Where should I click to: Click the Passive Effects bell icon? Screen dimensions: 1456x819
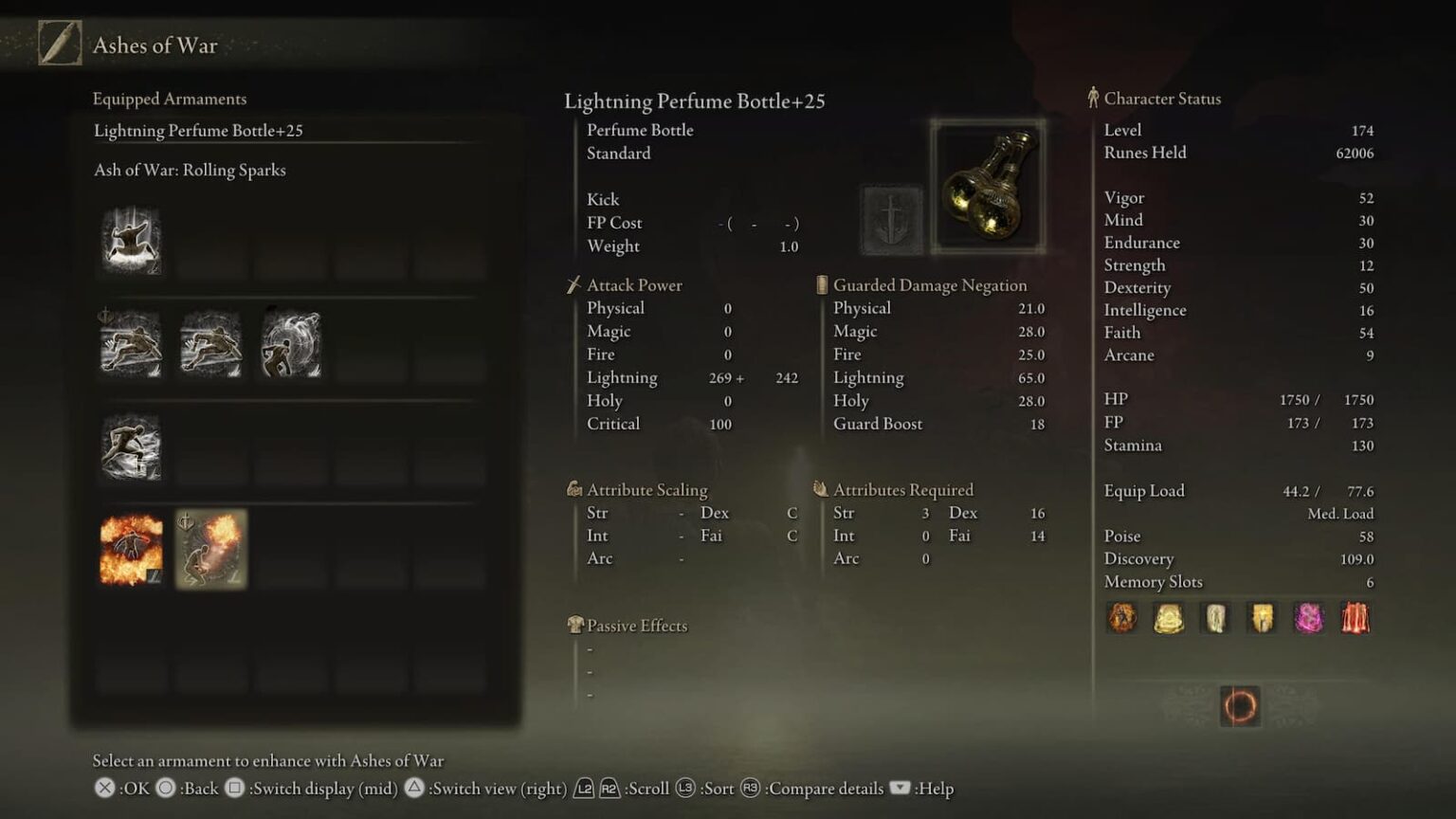[575, 625]
